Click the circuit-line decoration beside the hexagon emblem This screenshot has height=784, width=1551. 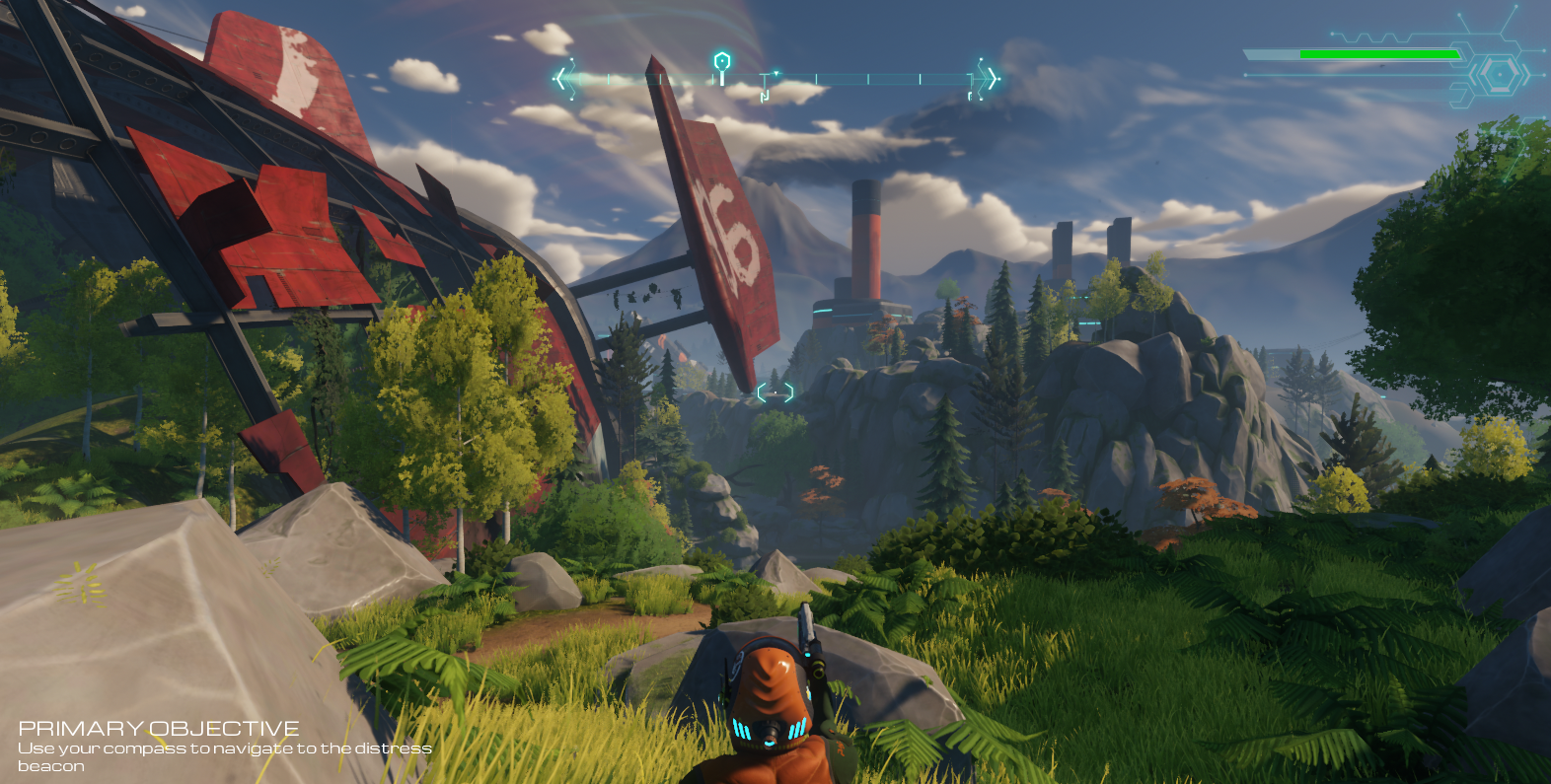[1458, 94]
